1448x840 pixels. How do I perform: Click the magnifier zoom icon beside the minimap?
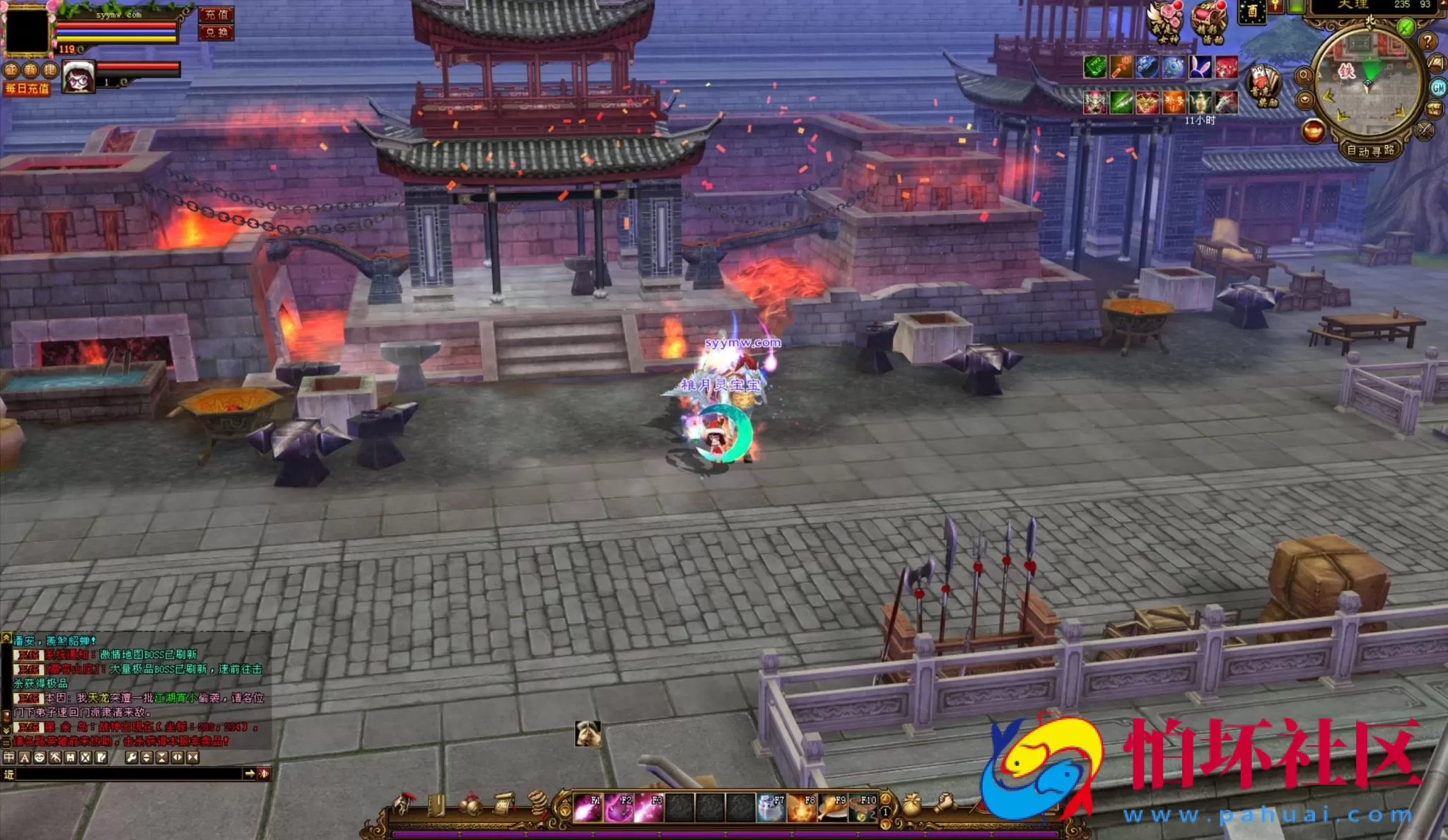tap(1305, 75)
